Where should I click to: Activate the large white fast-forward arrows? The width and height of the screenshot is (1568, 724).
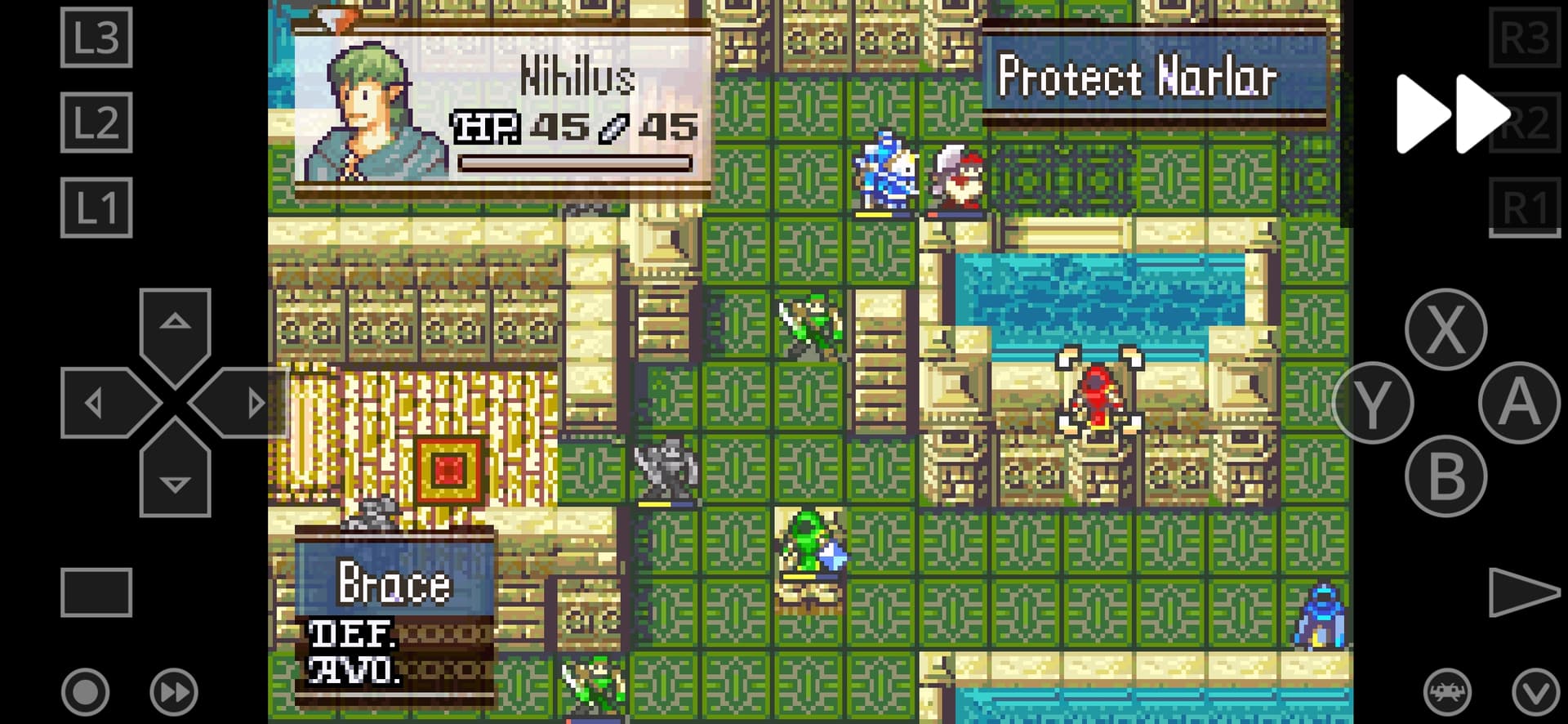click(x=1451, y=114)
